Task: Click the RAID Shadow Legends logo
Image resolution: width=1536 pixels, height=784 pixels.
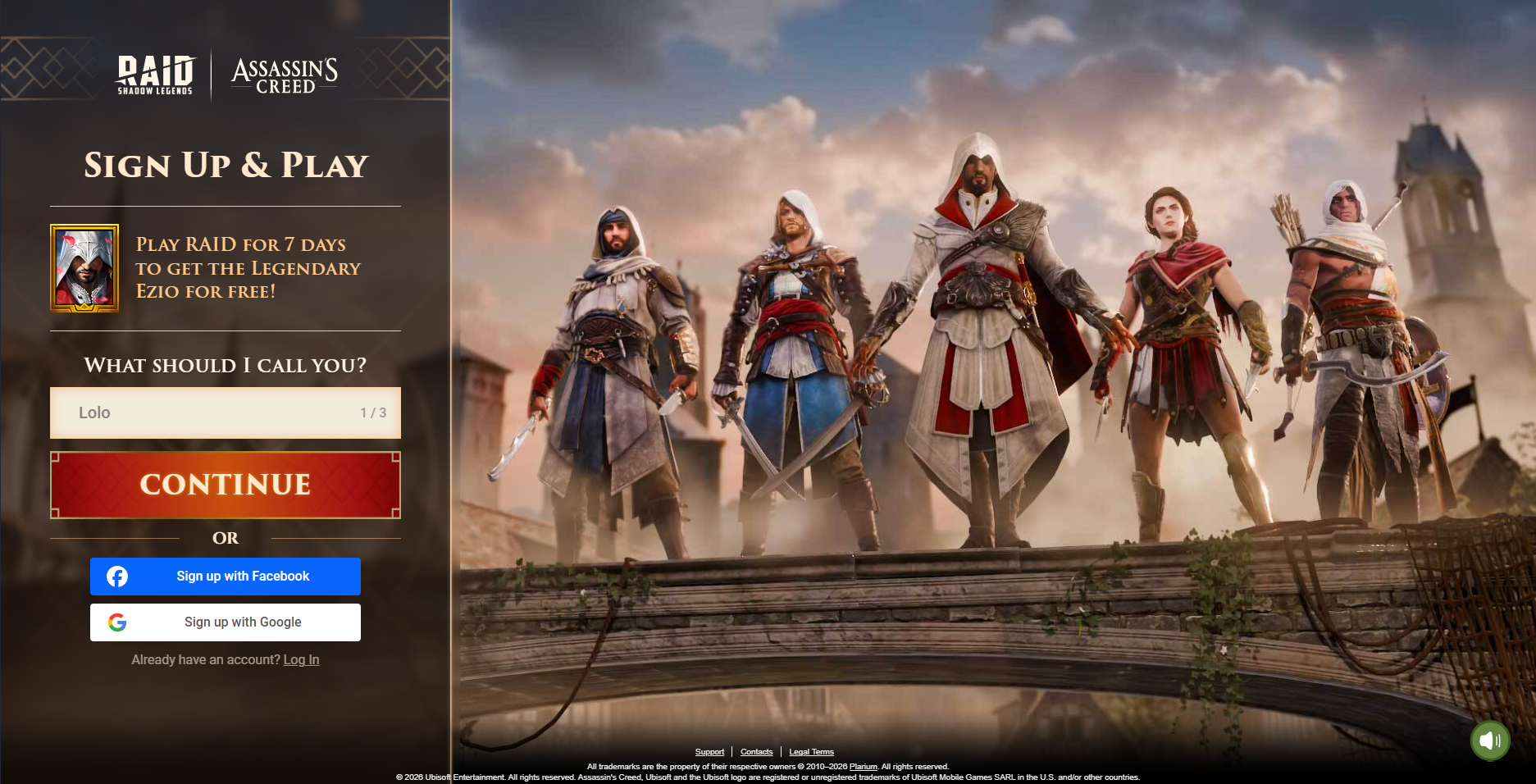Action: point(155,75)
